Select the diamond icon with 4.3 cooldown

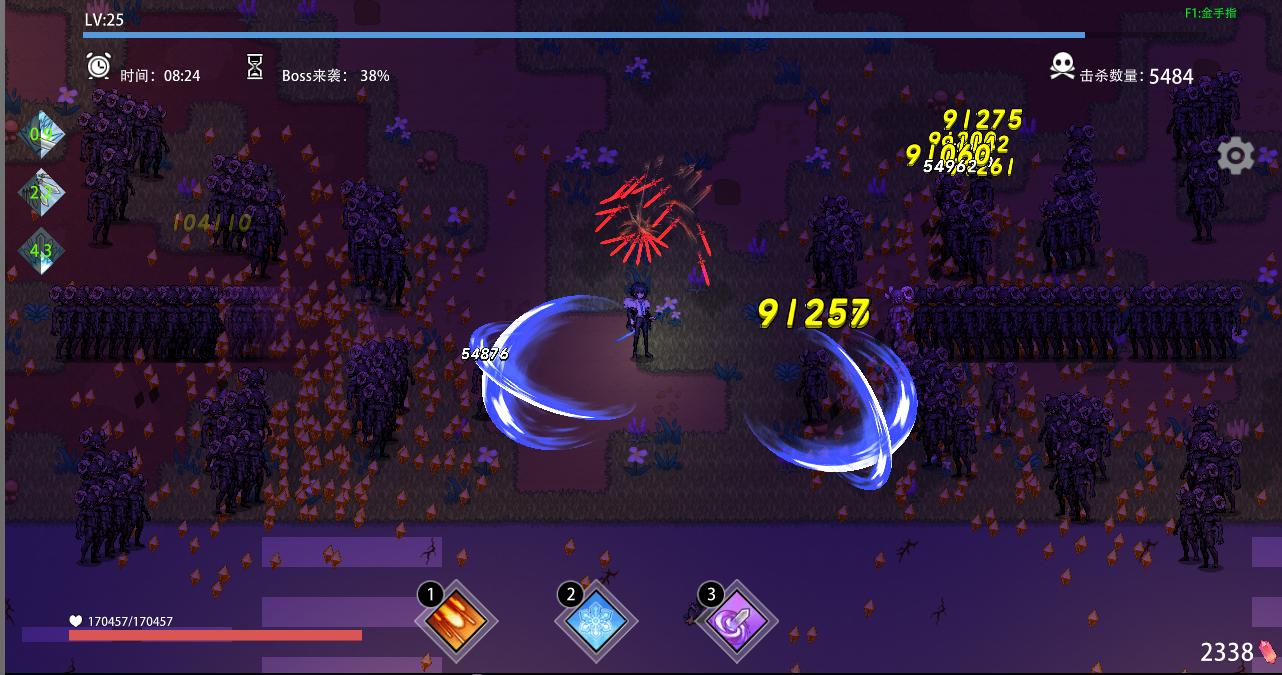click(42, 251)
